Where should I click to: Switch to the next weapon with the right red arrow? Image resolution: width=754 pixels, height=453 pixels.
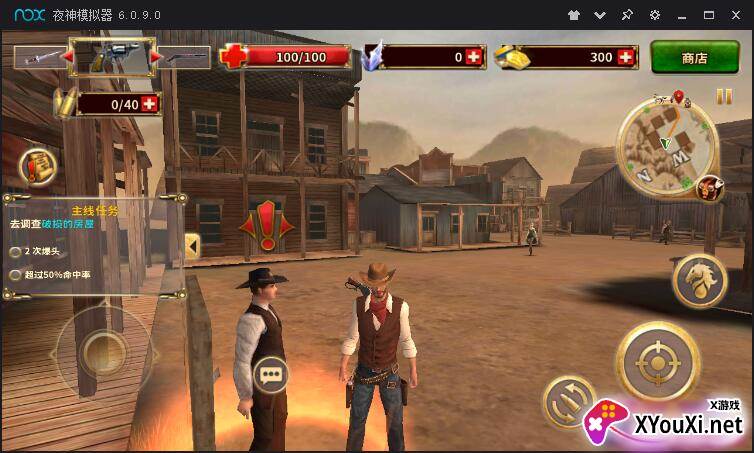tap(155, 58)
